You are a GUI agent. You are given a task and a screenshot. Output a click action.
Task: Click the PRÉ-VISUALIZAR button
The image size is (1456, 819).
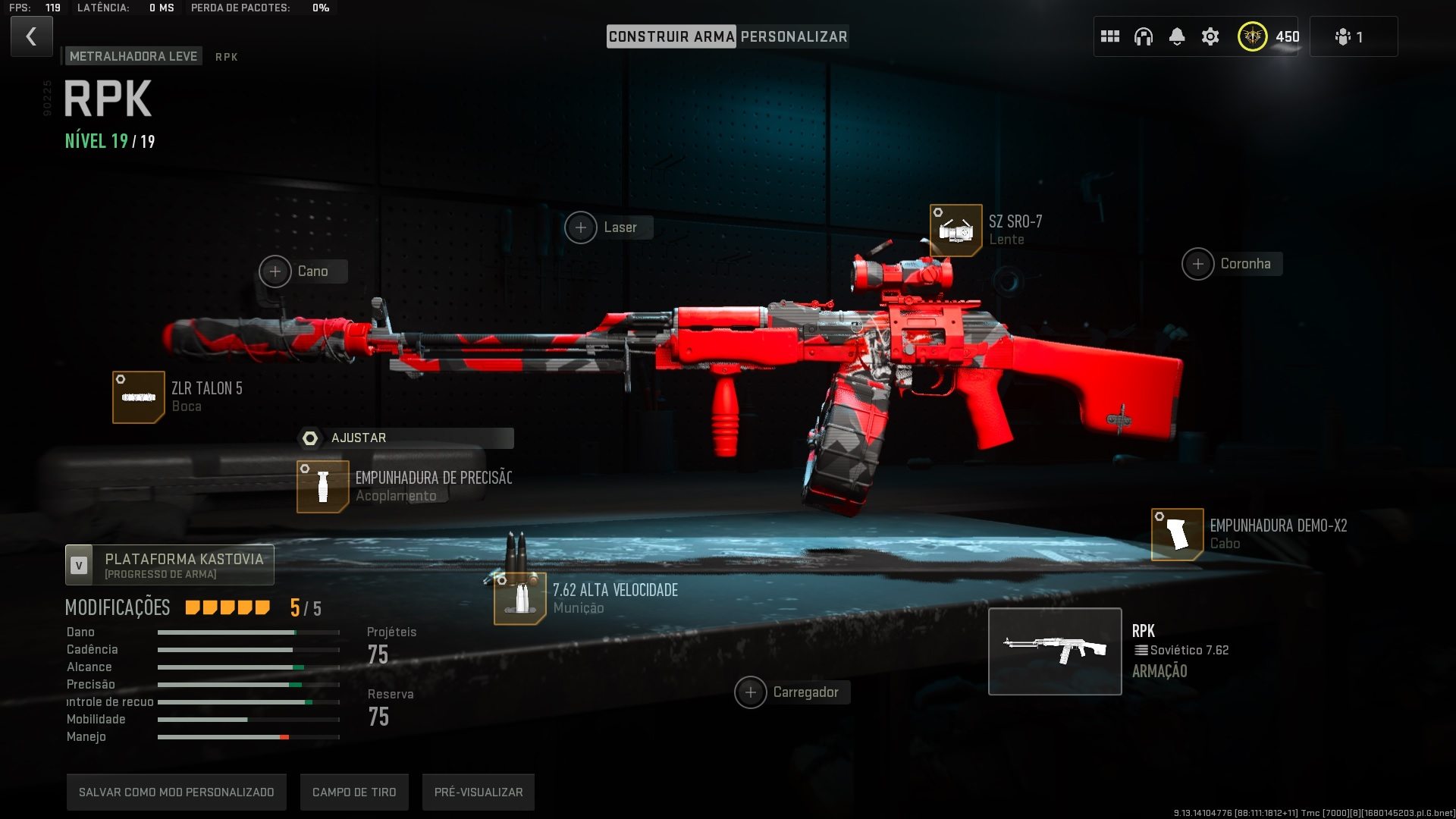[x=478, y=791]
